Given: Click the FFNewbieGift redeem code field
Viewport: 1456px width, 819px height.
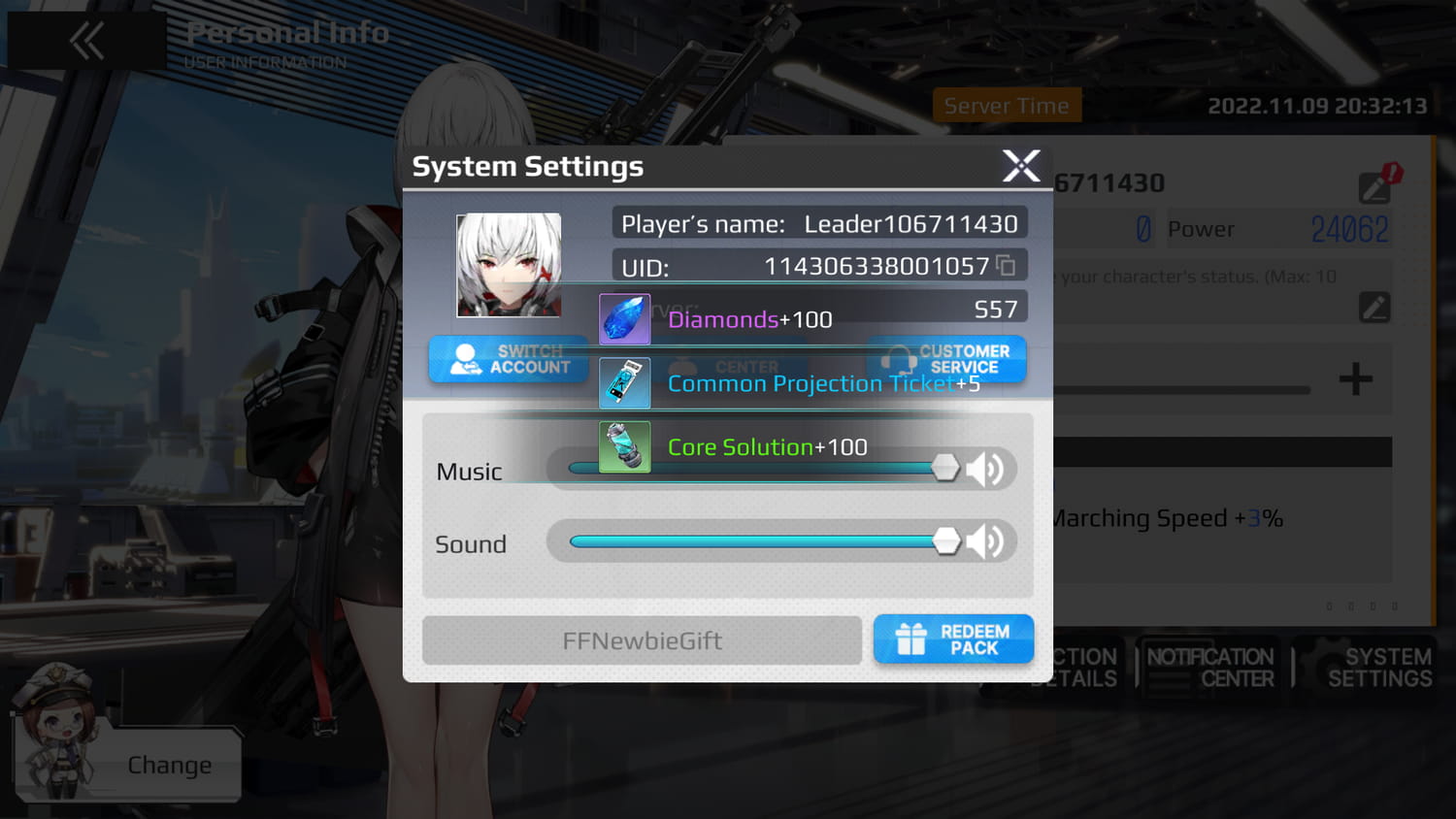Looking at the screenshot, I should point(642,640).
